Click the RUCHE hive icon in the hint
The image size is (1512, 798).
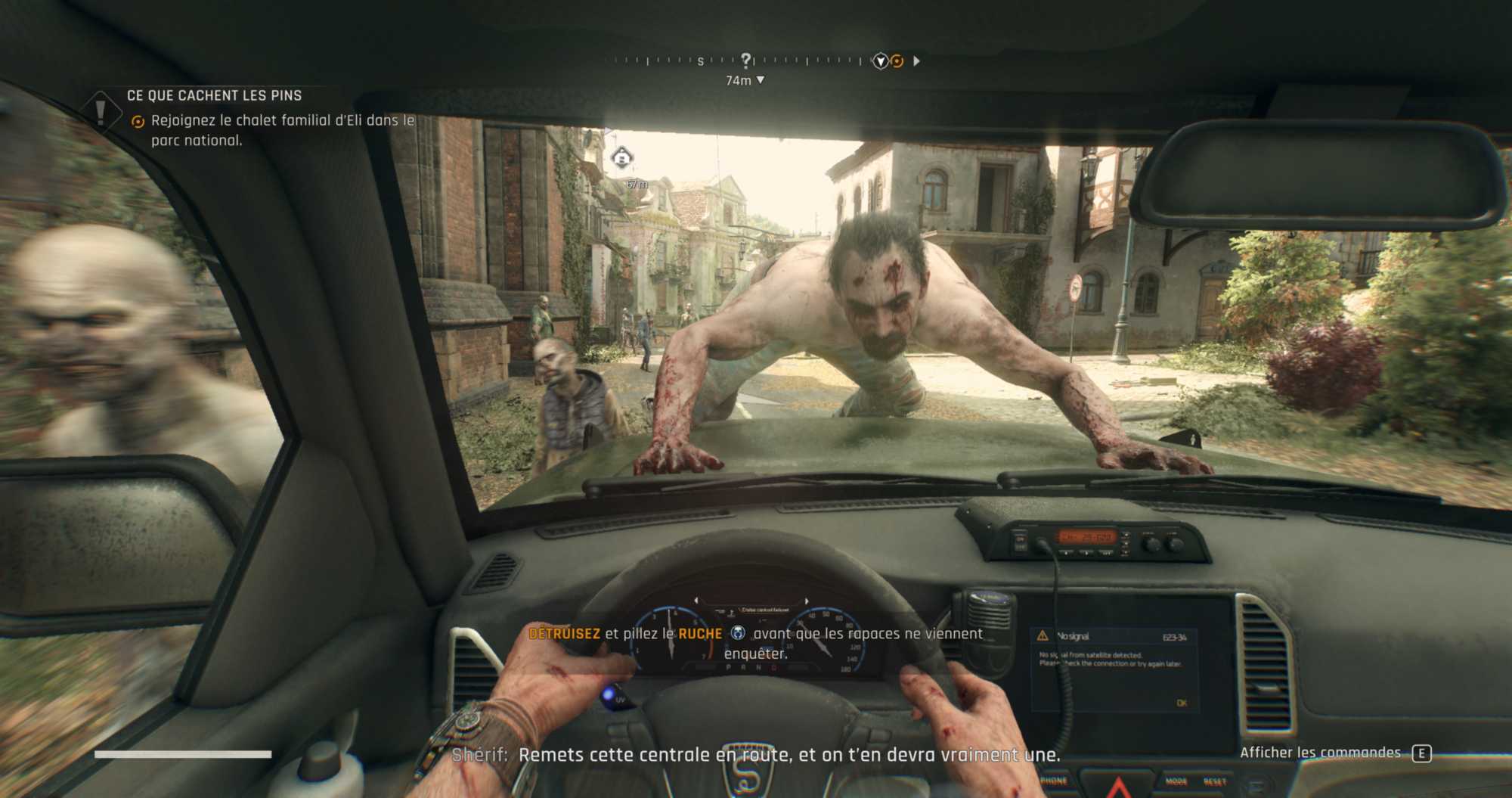pos(738,633)
